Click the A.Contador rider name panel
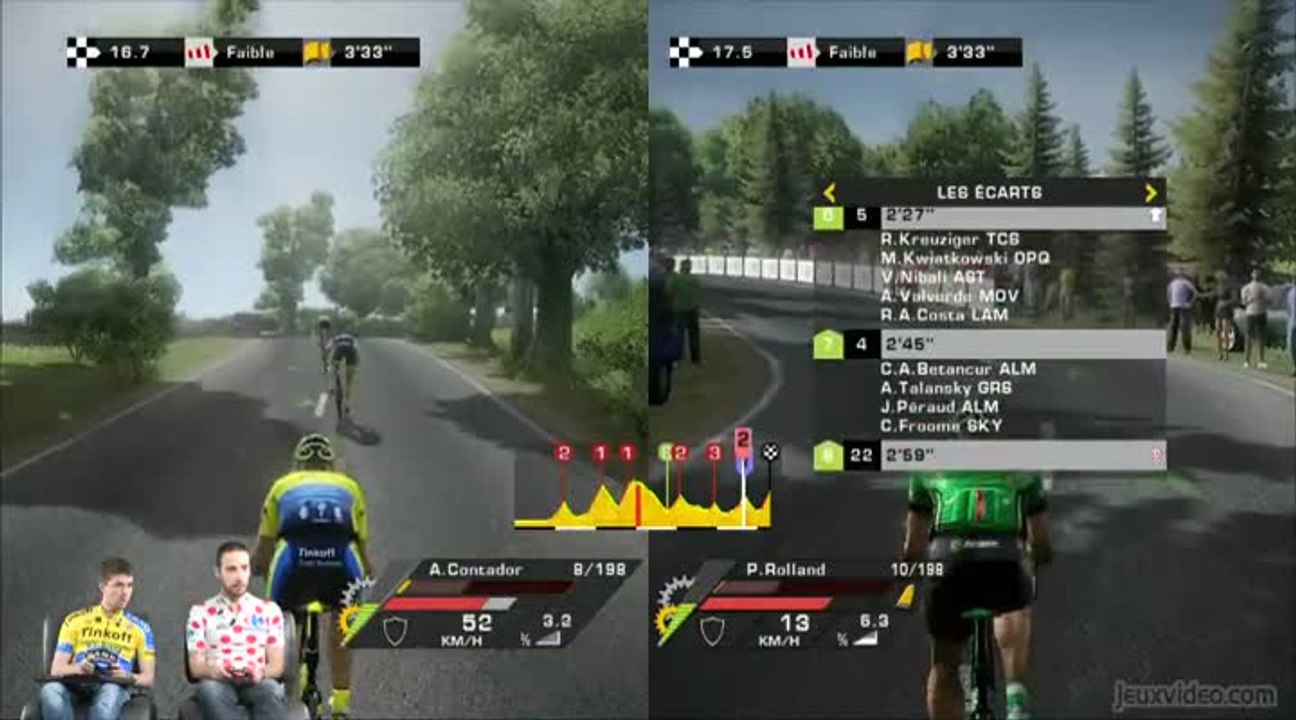 coord(476,570)
